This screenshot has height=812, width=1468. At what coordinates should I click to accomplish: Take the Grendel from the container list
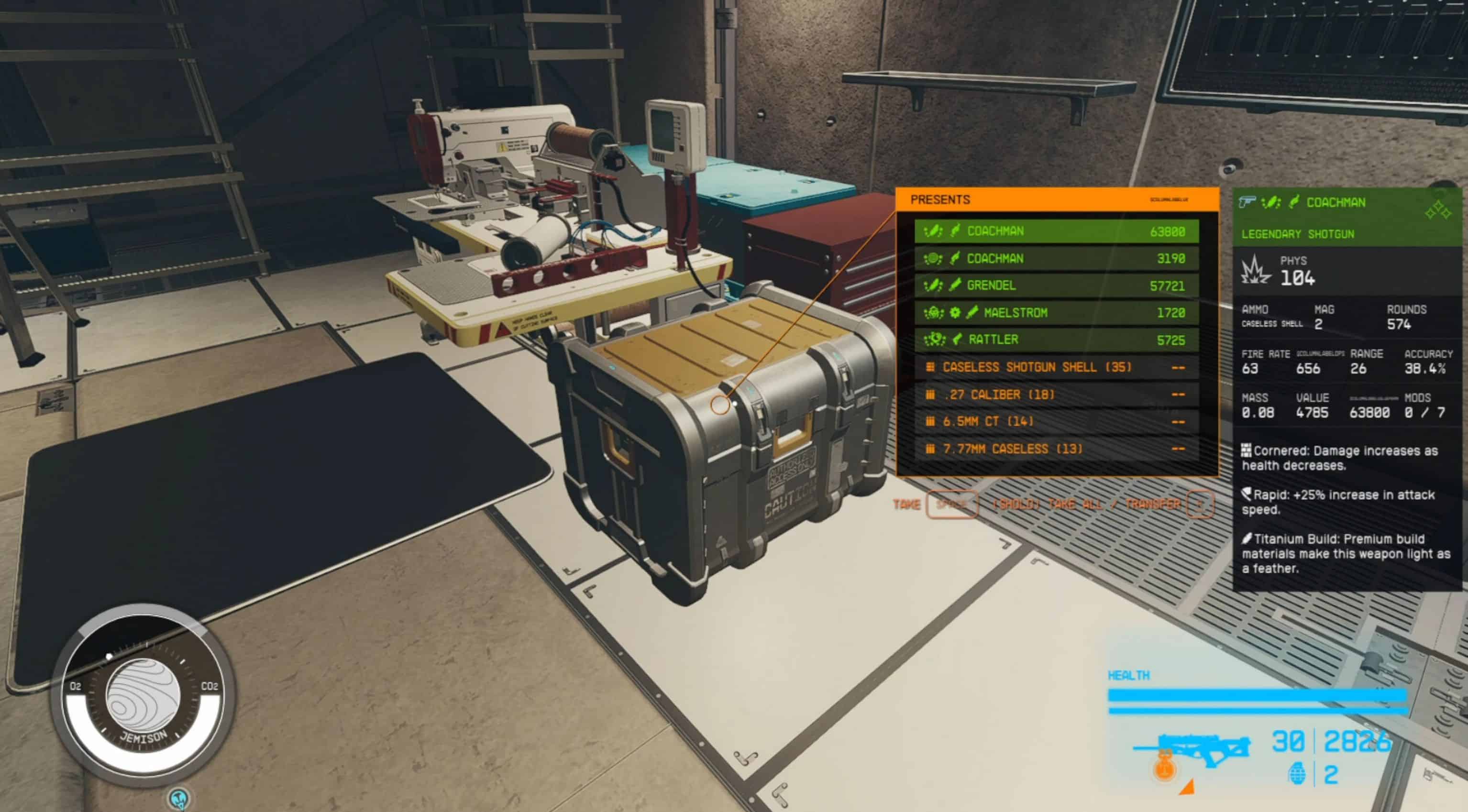(1056, 285)
